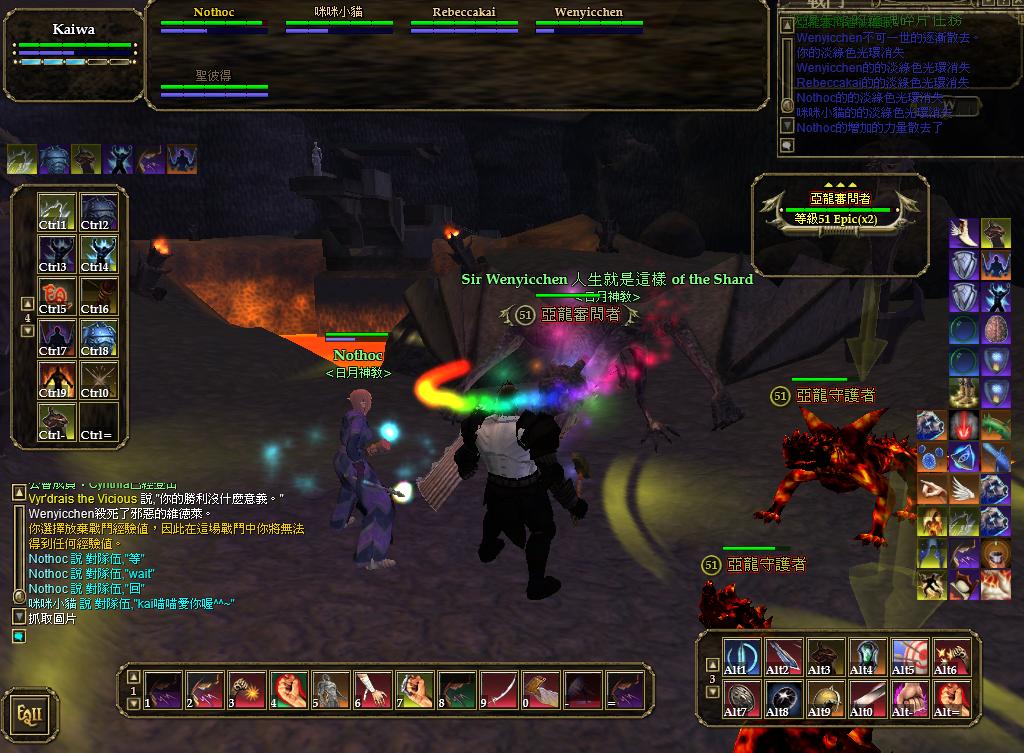Trigger slot 3 fist impact ability
Screen dimensions: 1024x753
246,690
